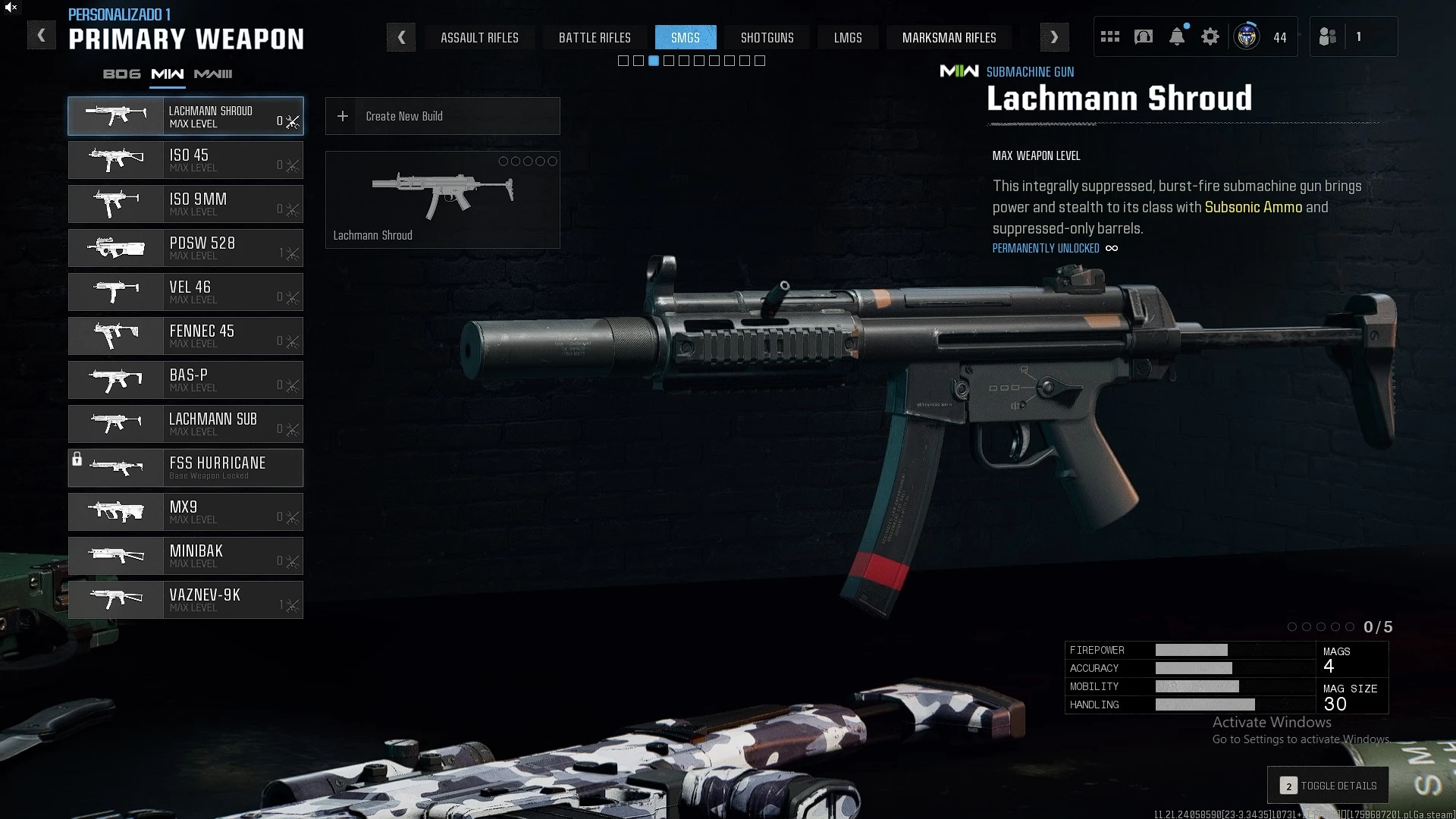Viewport: 1456px width, 819px height.
Task: Select the MWIII game filter tab
Action: tap(213, 74)
